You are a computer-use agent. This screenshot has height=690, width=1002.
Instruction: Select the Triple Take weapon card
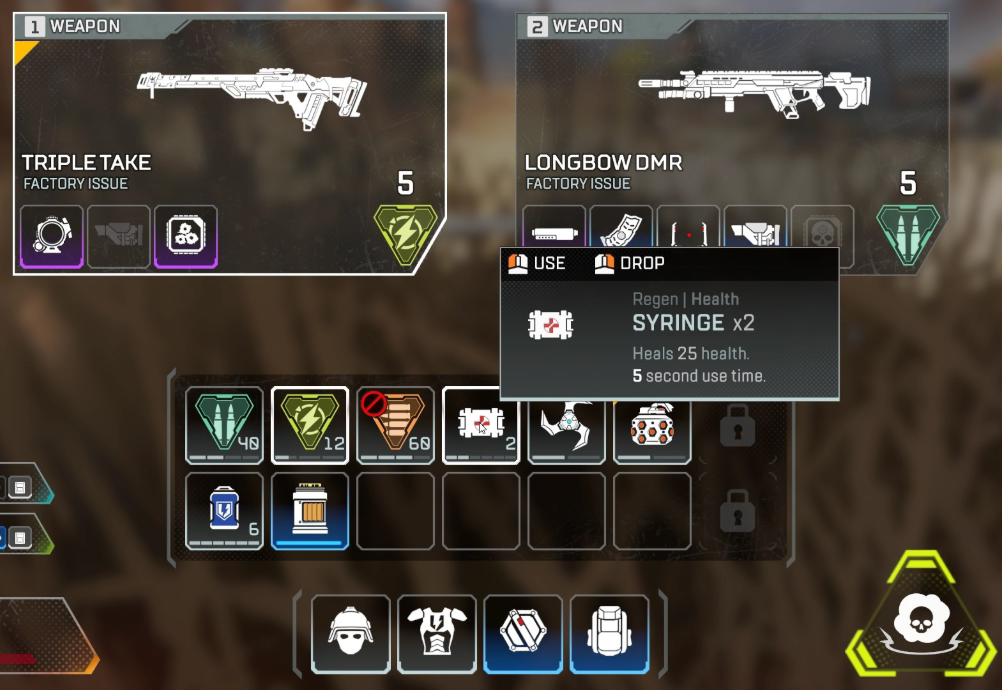[229, 110]
